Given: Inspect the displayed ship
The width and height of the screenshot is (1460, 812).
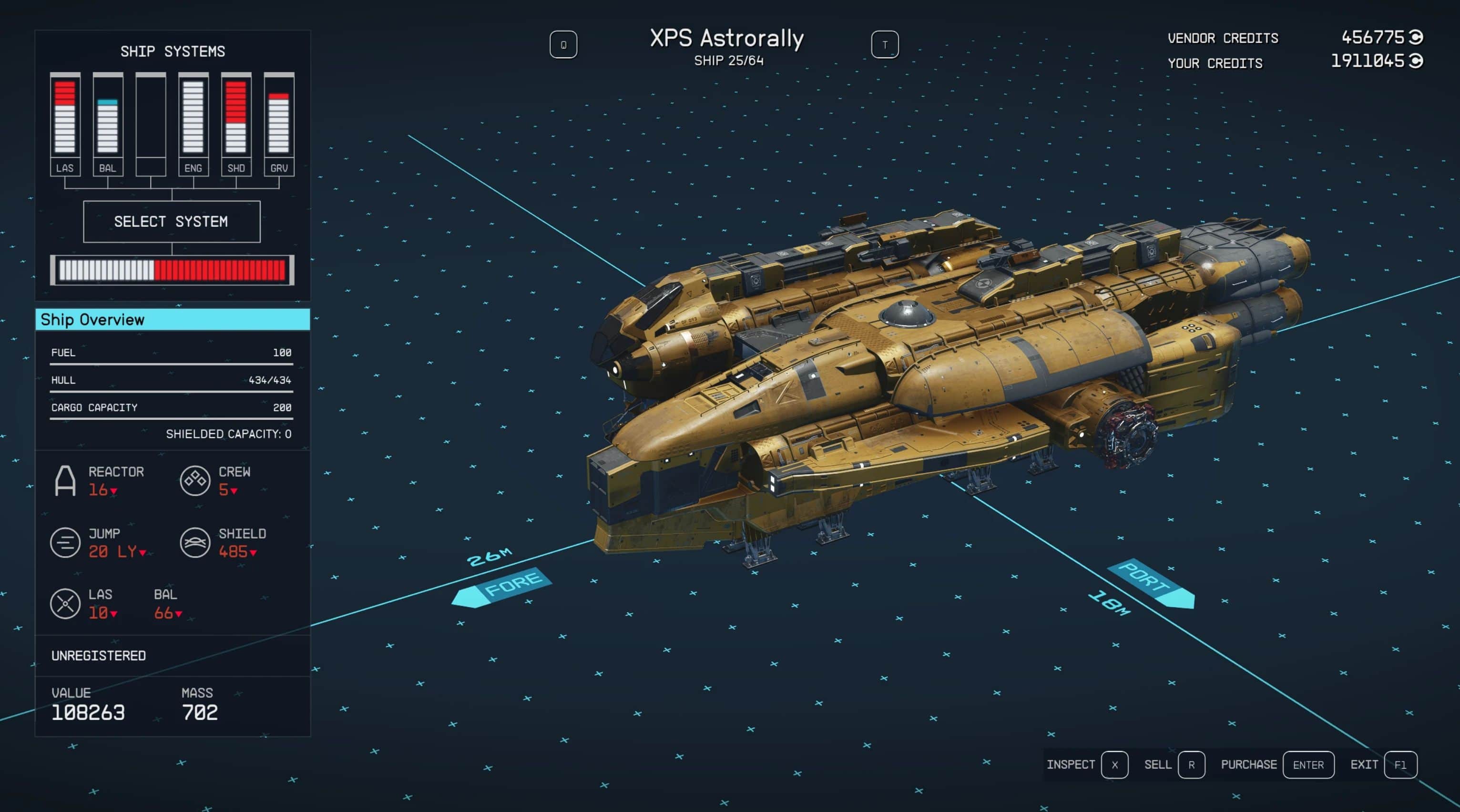Looking at the screenshot, I should click(1113, 764).
